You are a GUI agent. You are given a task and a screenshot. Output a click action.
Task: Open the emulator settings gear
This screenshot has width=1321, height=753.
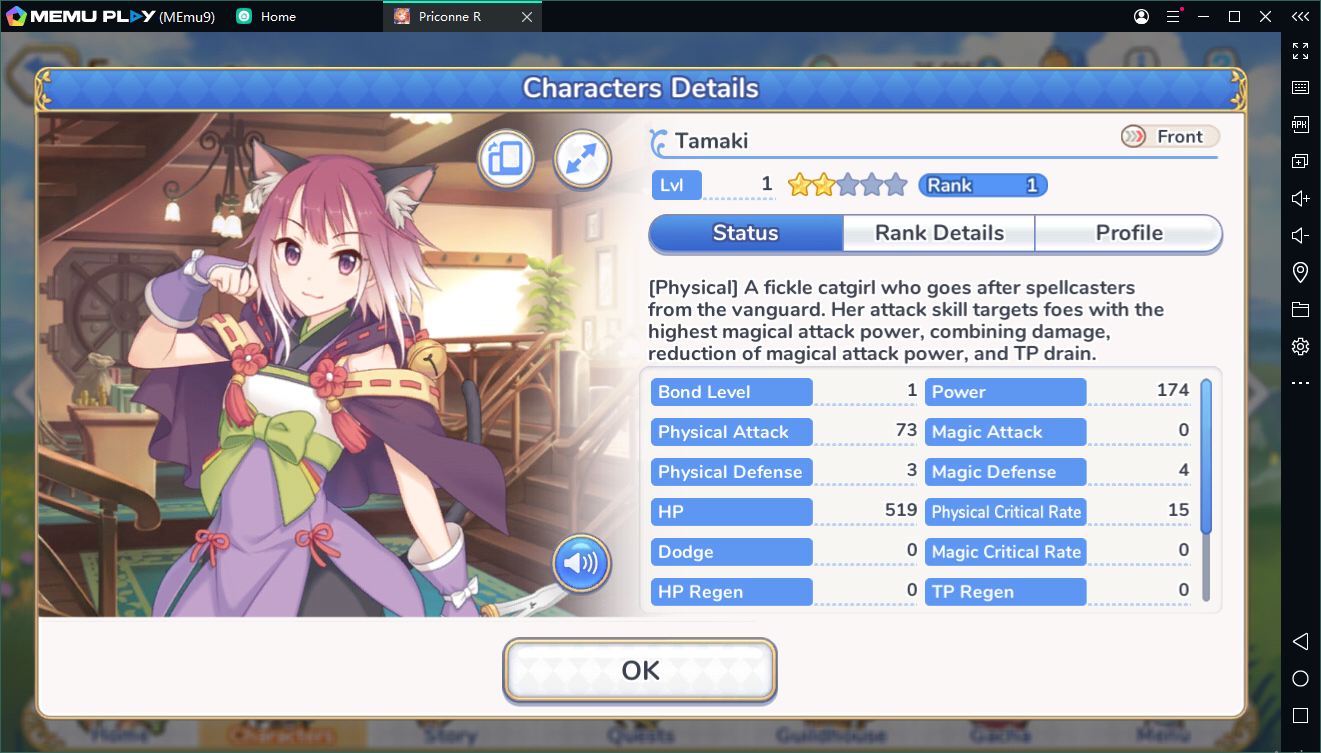(x=1300, y=347)
